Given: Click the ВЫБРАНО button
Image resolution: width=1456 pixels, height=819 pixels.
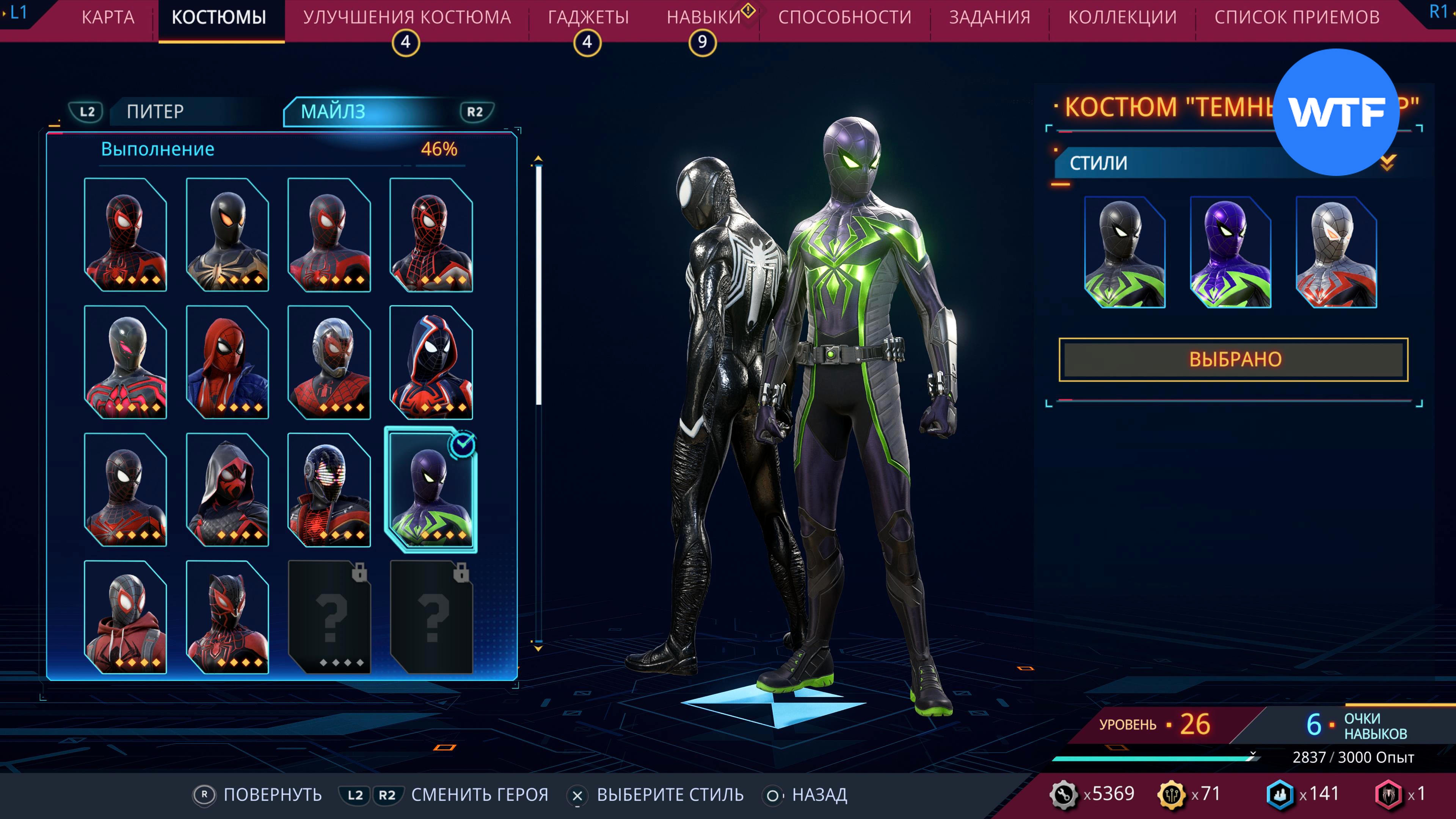Looking at the screenshot, I should click(1233, 359).
